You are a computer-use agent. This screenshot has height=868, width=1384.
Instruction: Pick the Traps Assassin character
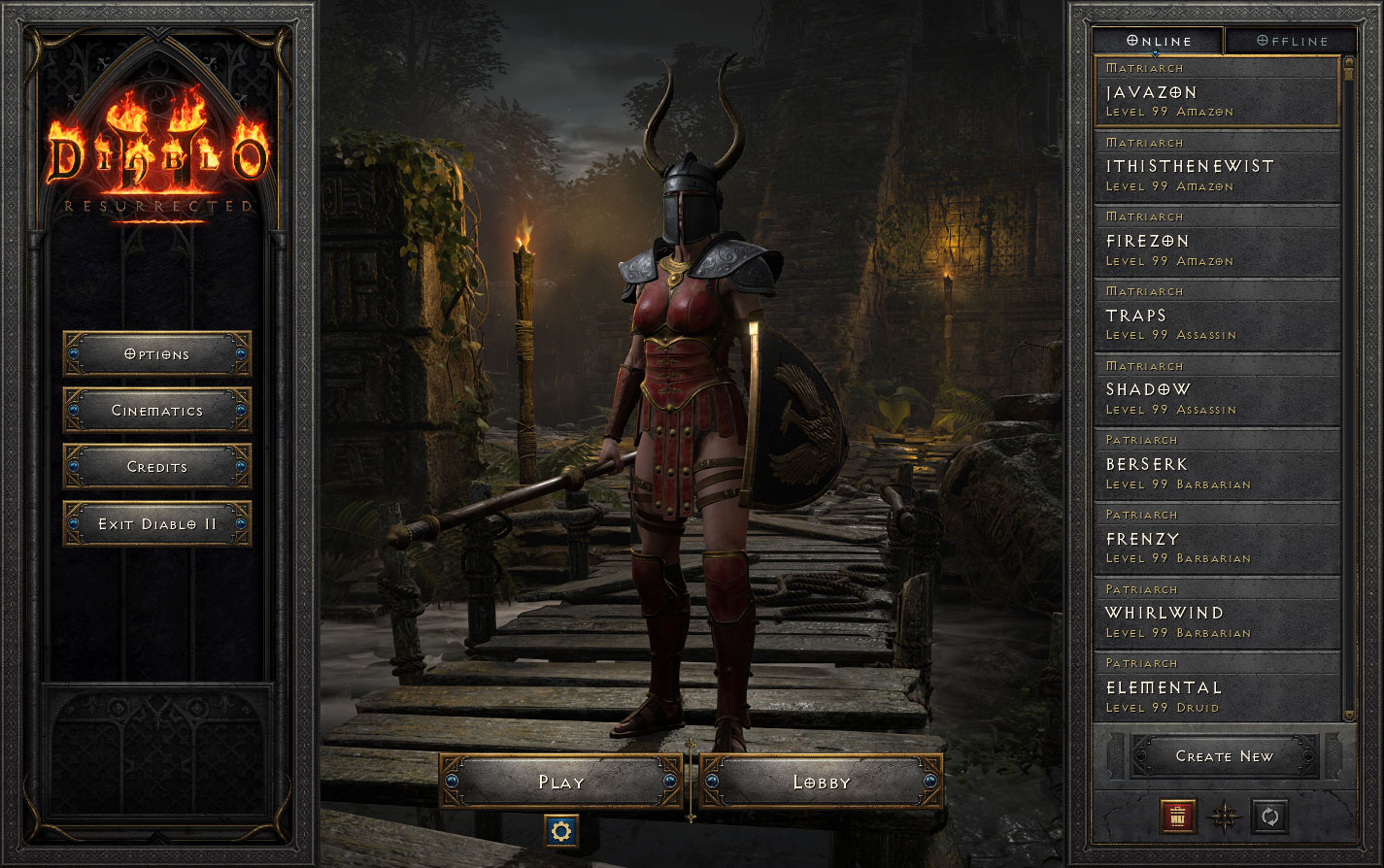pos(1217,317)
